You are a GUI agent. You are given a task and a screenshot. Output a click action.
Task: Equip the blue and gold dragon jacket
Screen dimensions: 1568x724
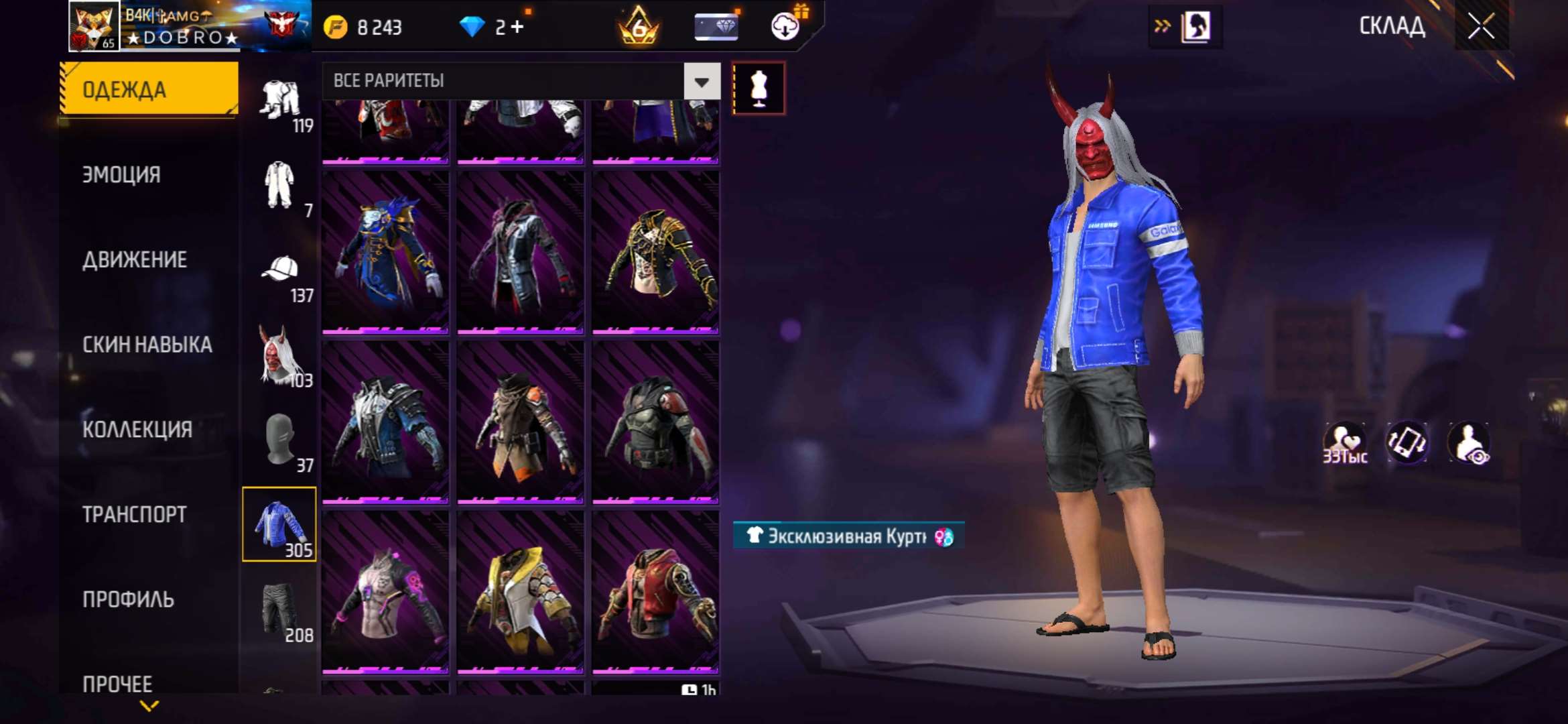[385, 251]
